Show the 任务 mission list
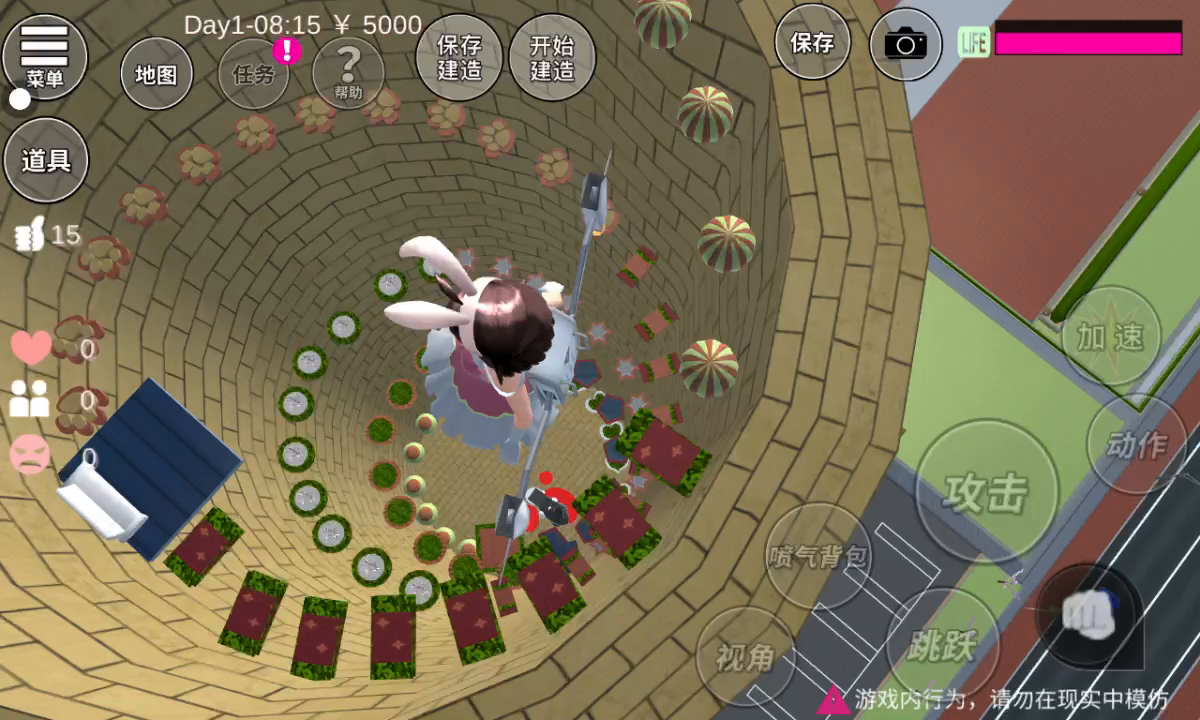The image size is (1200, 720). click(x=254, y=75)
